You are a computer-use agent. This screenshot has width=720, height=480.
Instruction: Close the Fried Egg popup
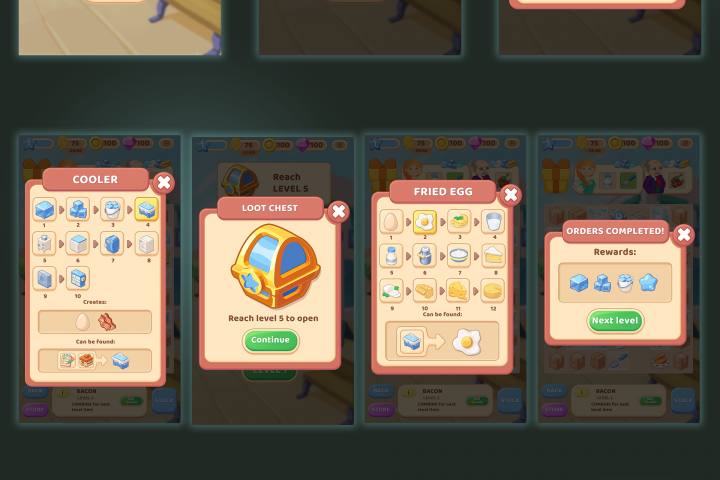click(510, 194)
